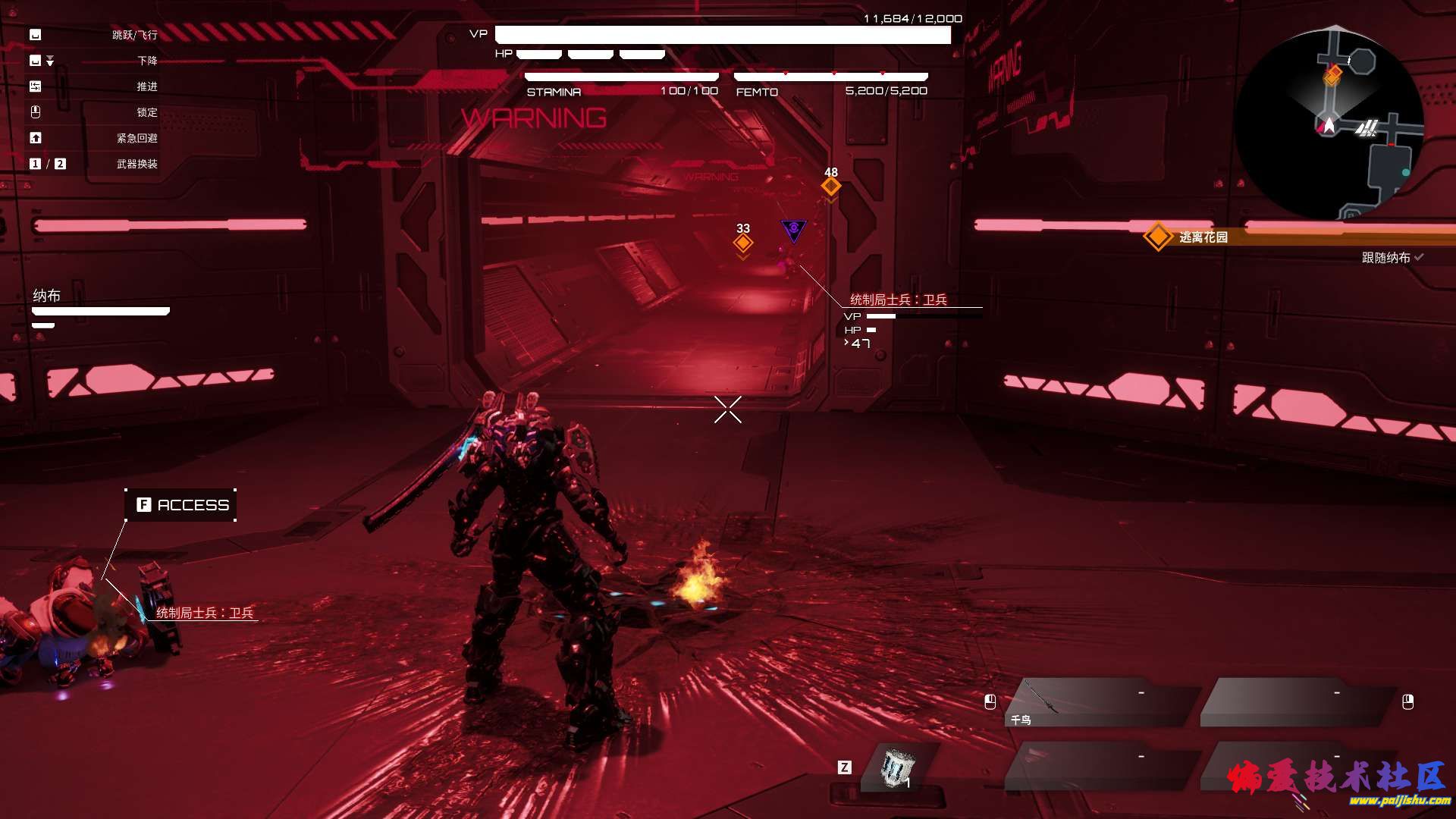Select the consumable canister item slot
The height and width of the screenshot is (819, 1456).
tap(897, 768)
